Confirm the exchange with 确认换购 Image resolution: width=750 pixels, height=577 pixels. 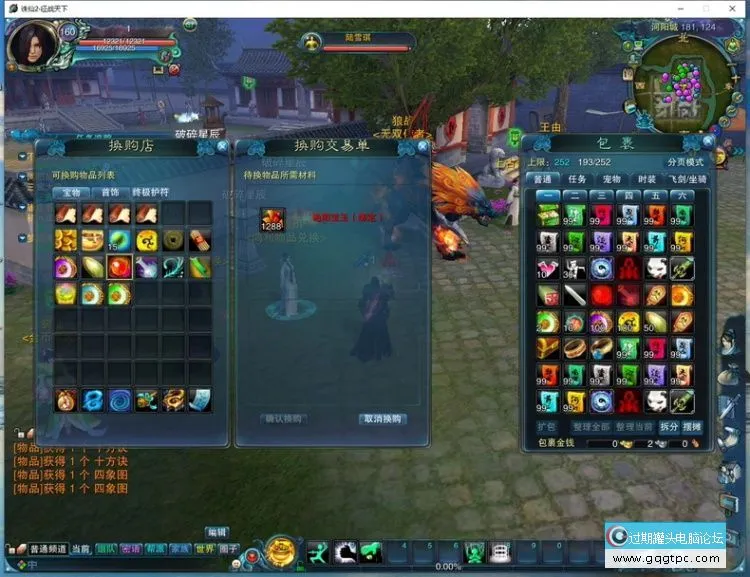(x=282, y=419)
